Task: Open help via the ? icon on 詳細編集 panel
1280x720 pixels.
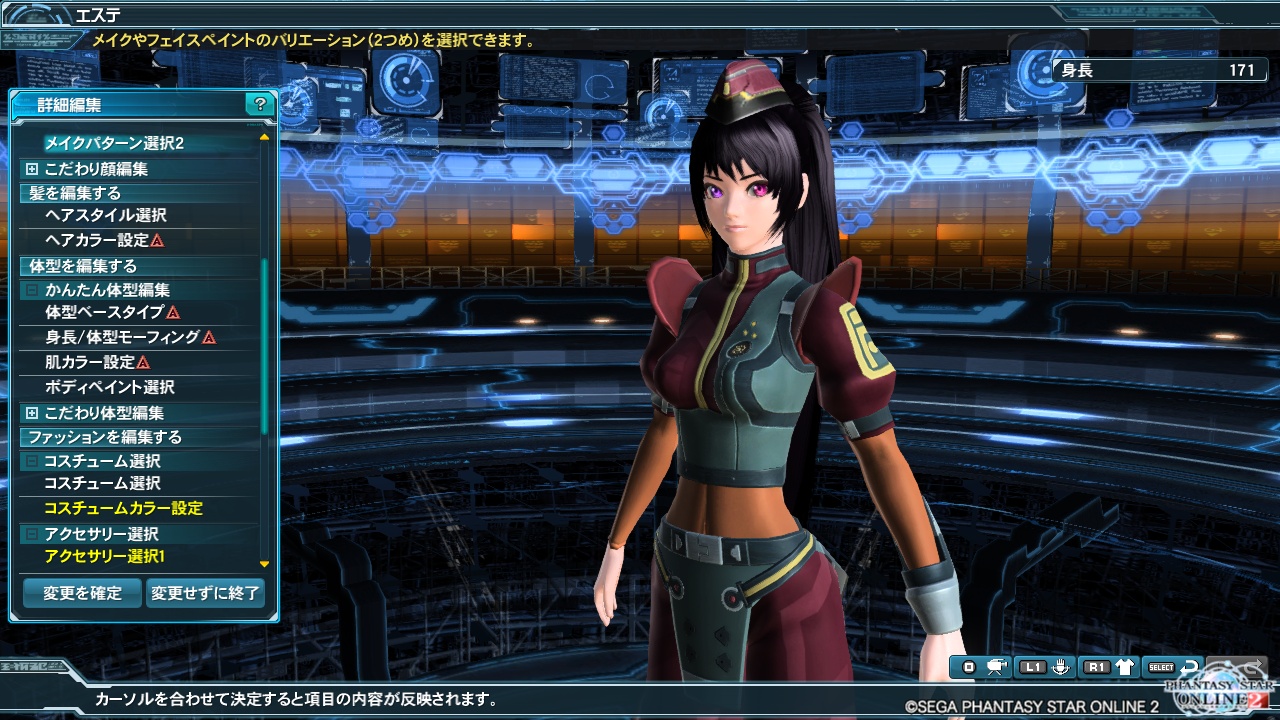Action: [x=260, y=105]
